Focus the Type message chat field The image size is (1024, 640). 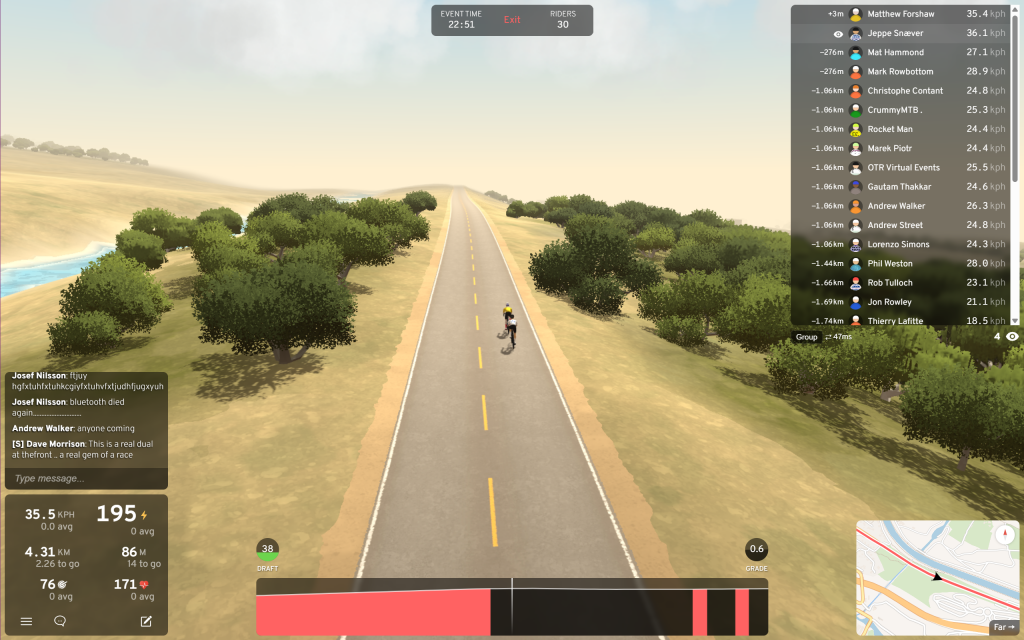86,478
